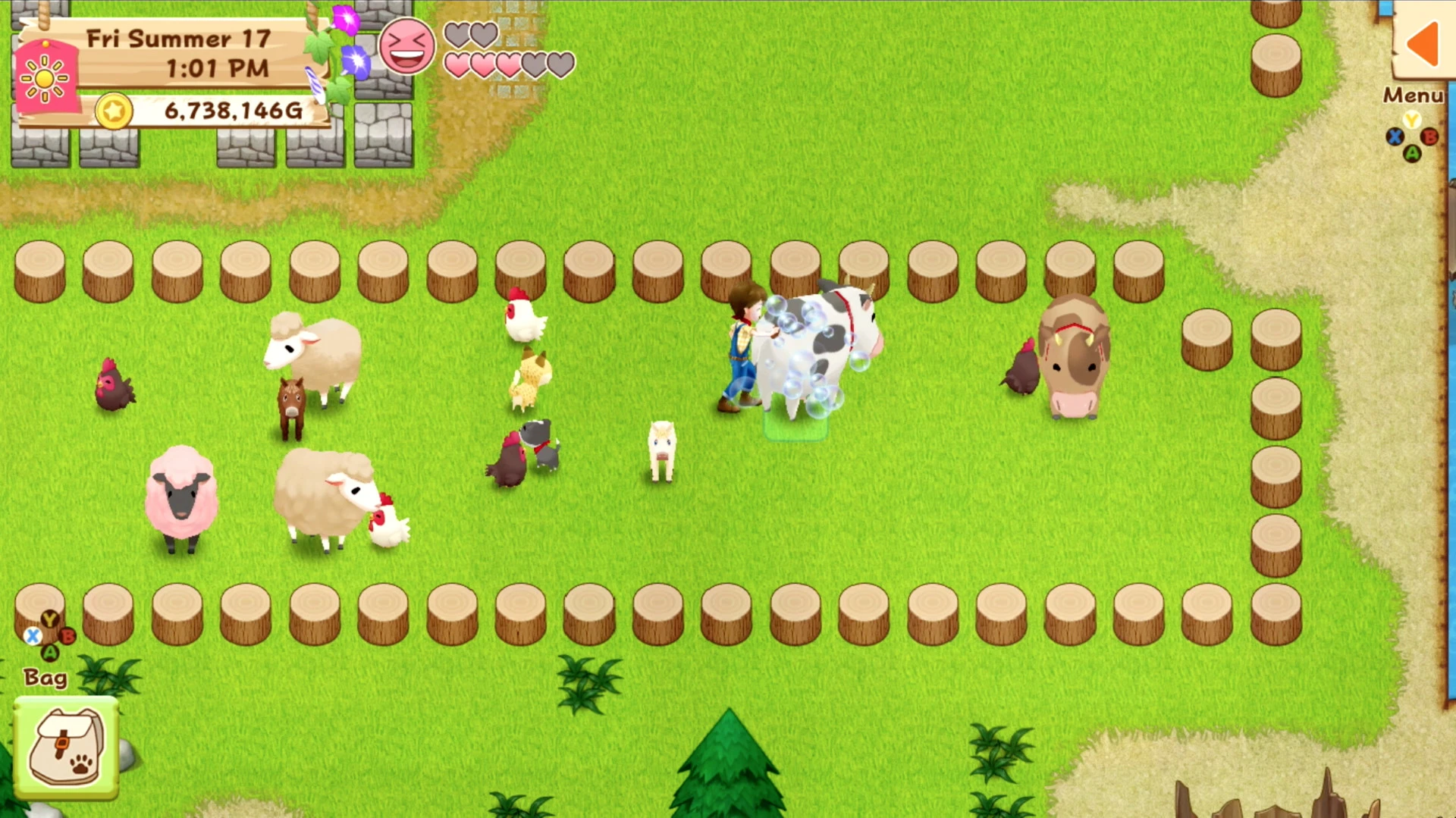Click the Bag label
The width and height of the screenshot is (1456, 818).
(45, 677)
